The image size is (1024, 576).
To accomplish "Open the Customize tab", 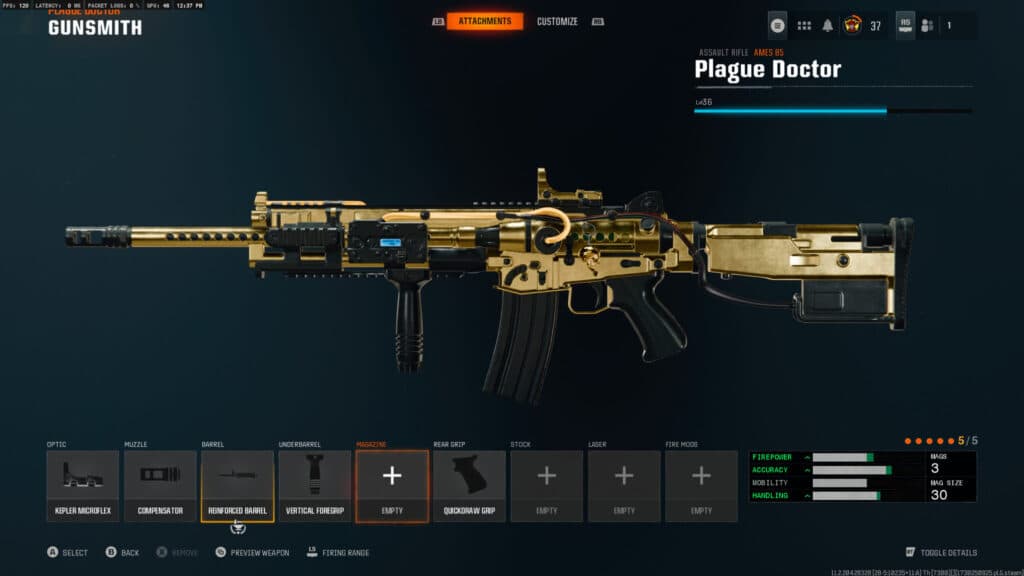I will point(557,21).
